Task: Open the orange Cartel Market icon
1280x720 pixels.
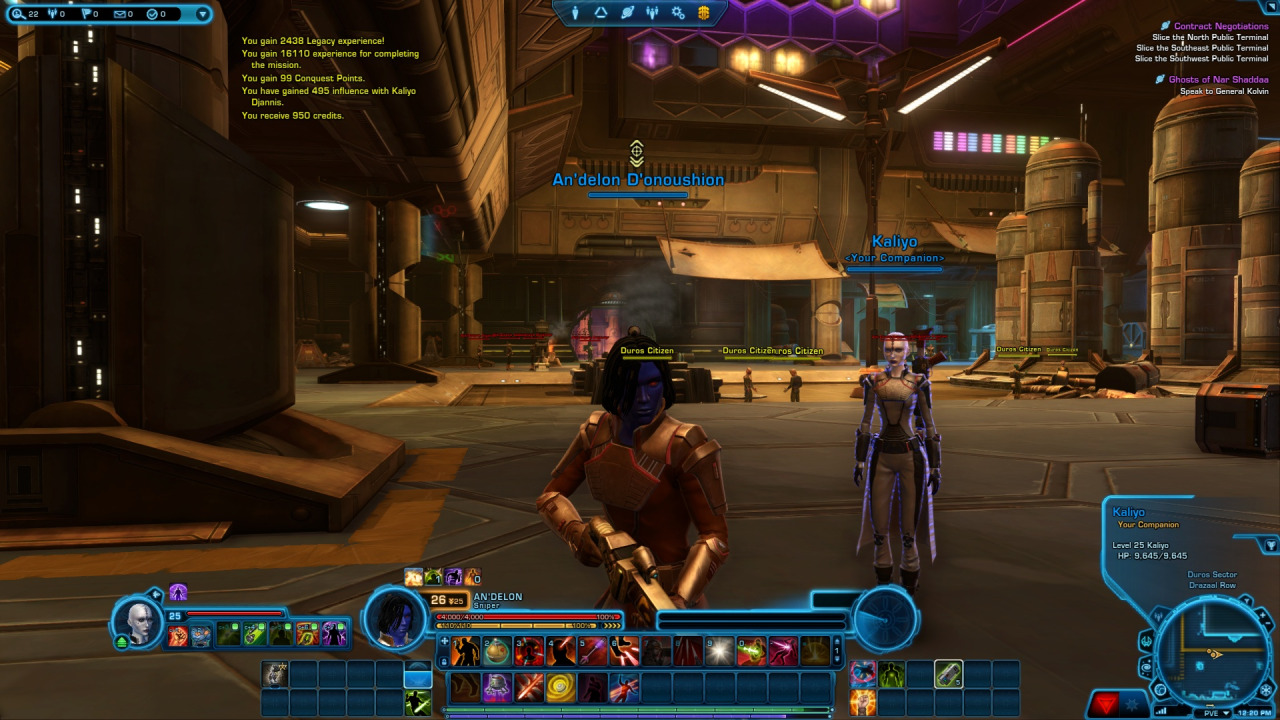Action: pos(704,13)
